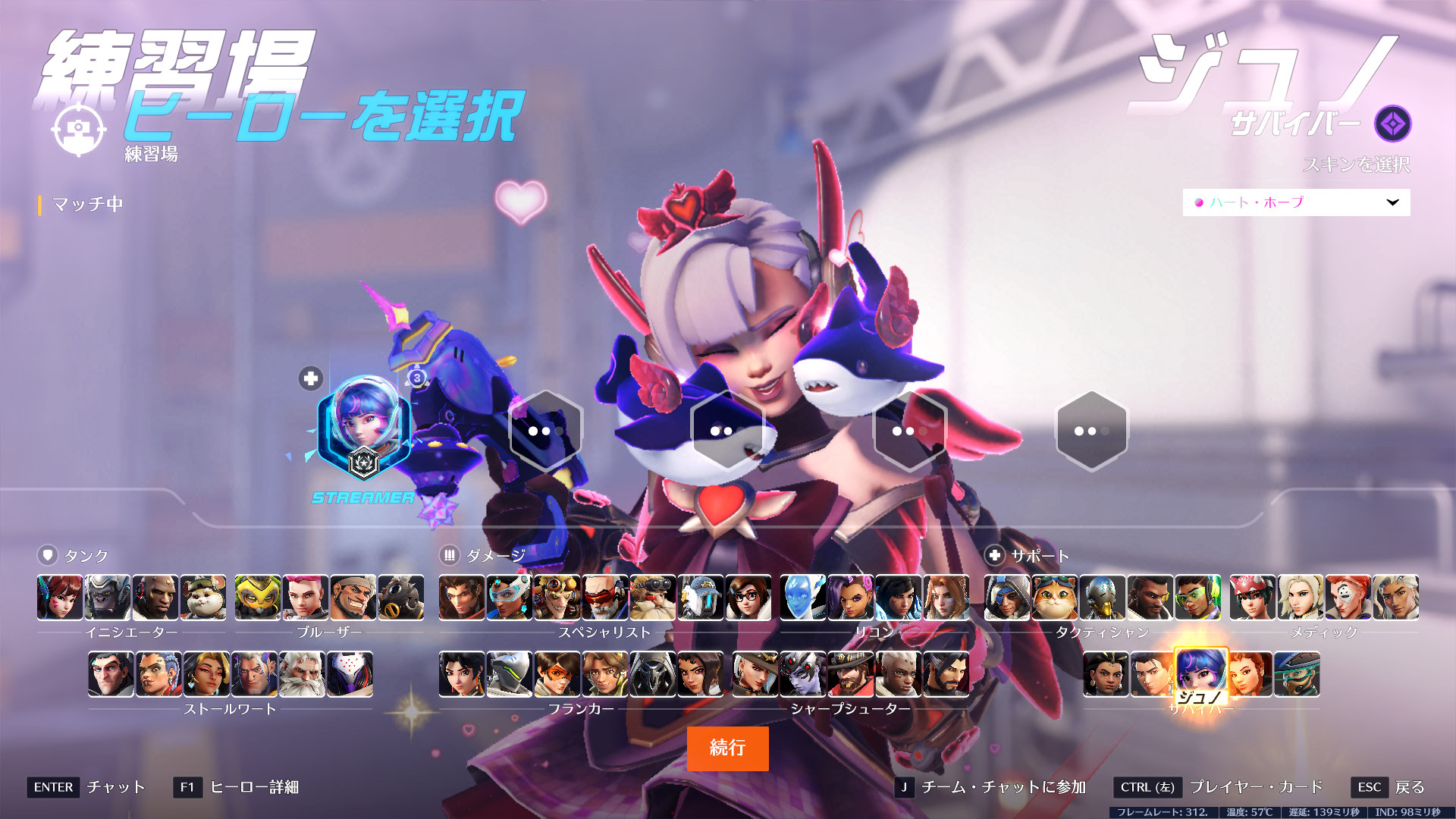
Task: Select Tracer's orange-goggled portrait
Action: pos(557,674)
